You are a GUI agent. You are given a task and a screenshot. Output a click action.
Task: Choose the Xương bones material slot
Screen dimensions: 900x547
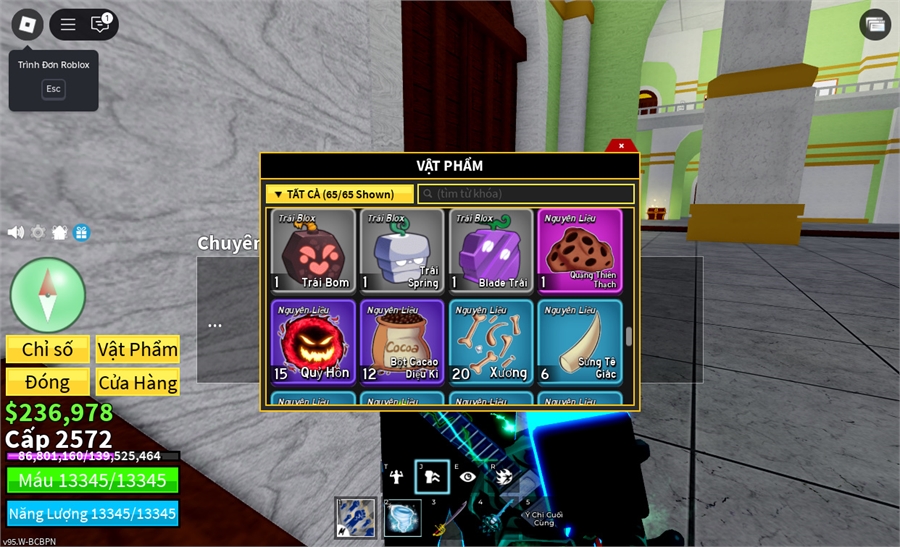click(491, 341)
